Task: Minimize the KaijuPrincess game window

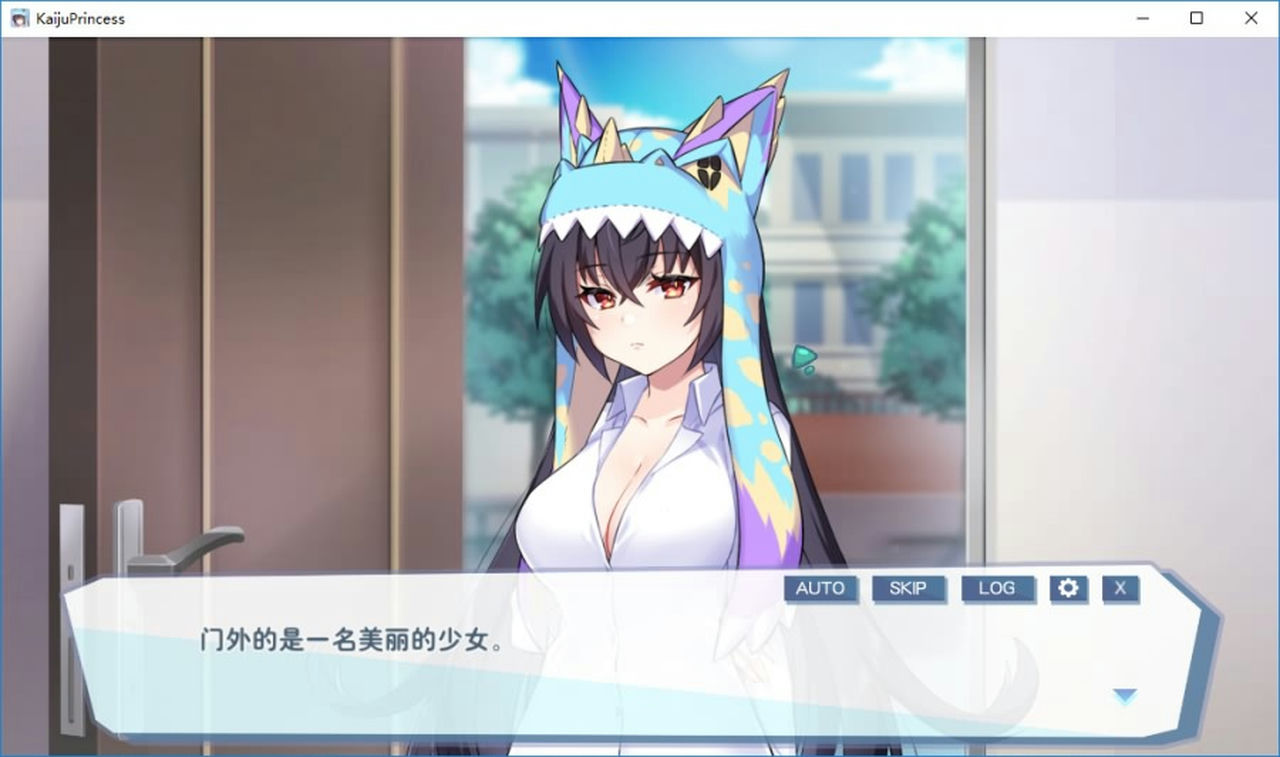Action: pyautogui.click(x=1141, y=18)
